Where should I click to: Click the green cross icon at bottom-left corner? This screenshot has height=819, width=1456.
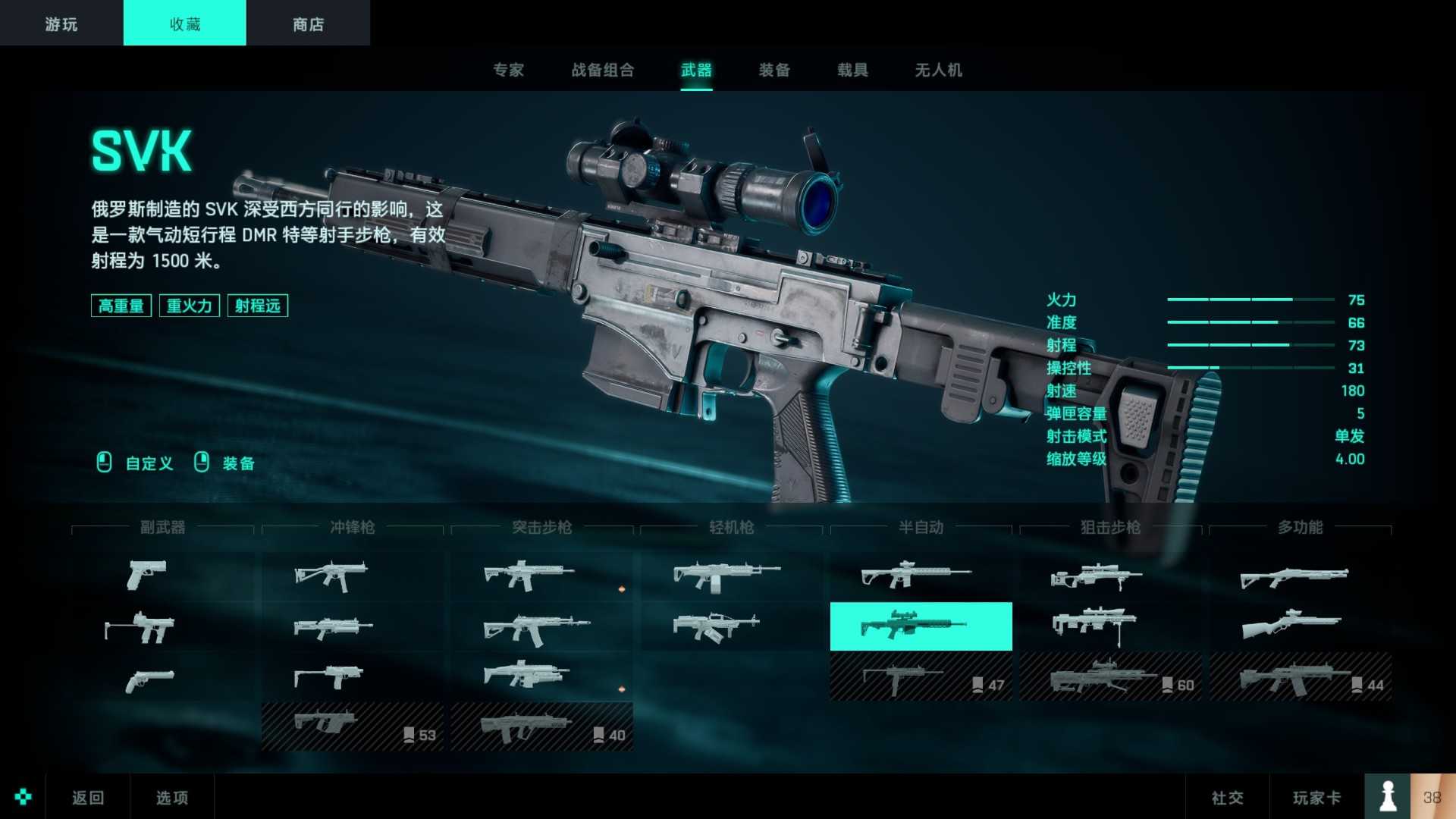(x=24, y=796)
